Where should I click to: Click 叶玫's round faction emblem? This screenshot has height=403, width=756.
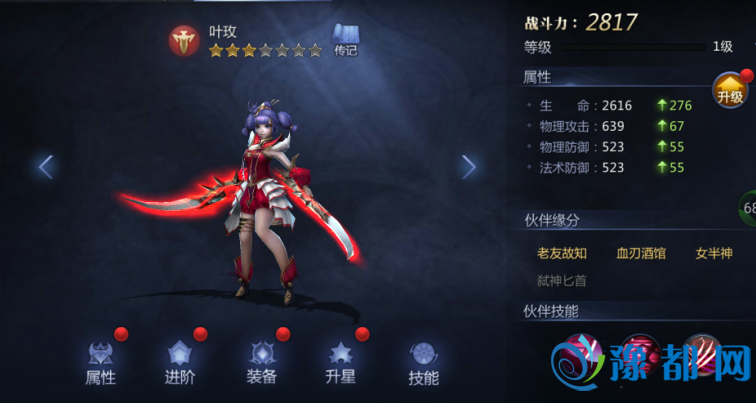tap(185, 39)
